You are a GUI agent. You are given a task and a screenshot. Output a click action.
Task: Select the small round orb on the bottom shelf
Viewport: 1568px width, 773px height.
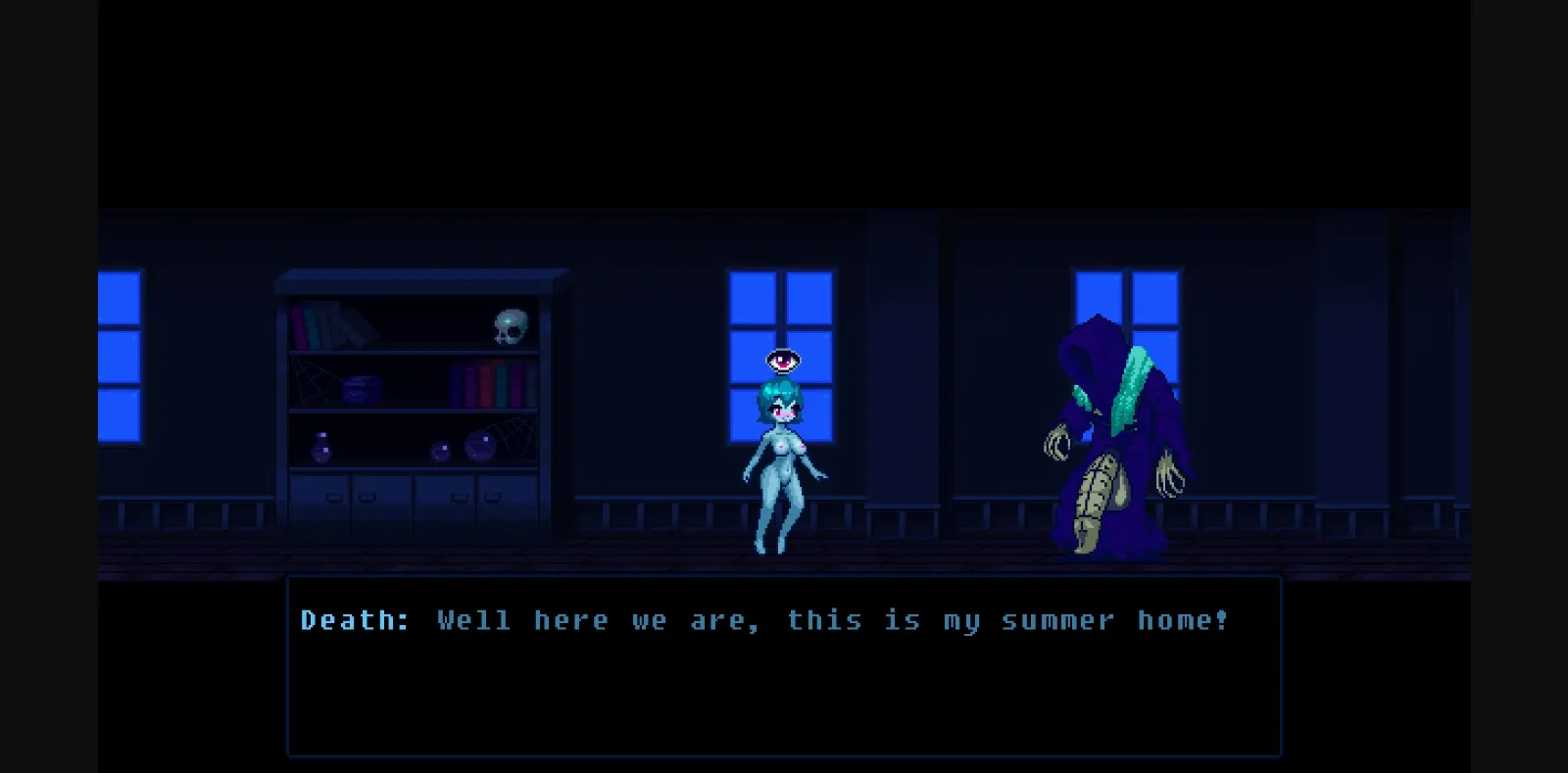point(438,452)
